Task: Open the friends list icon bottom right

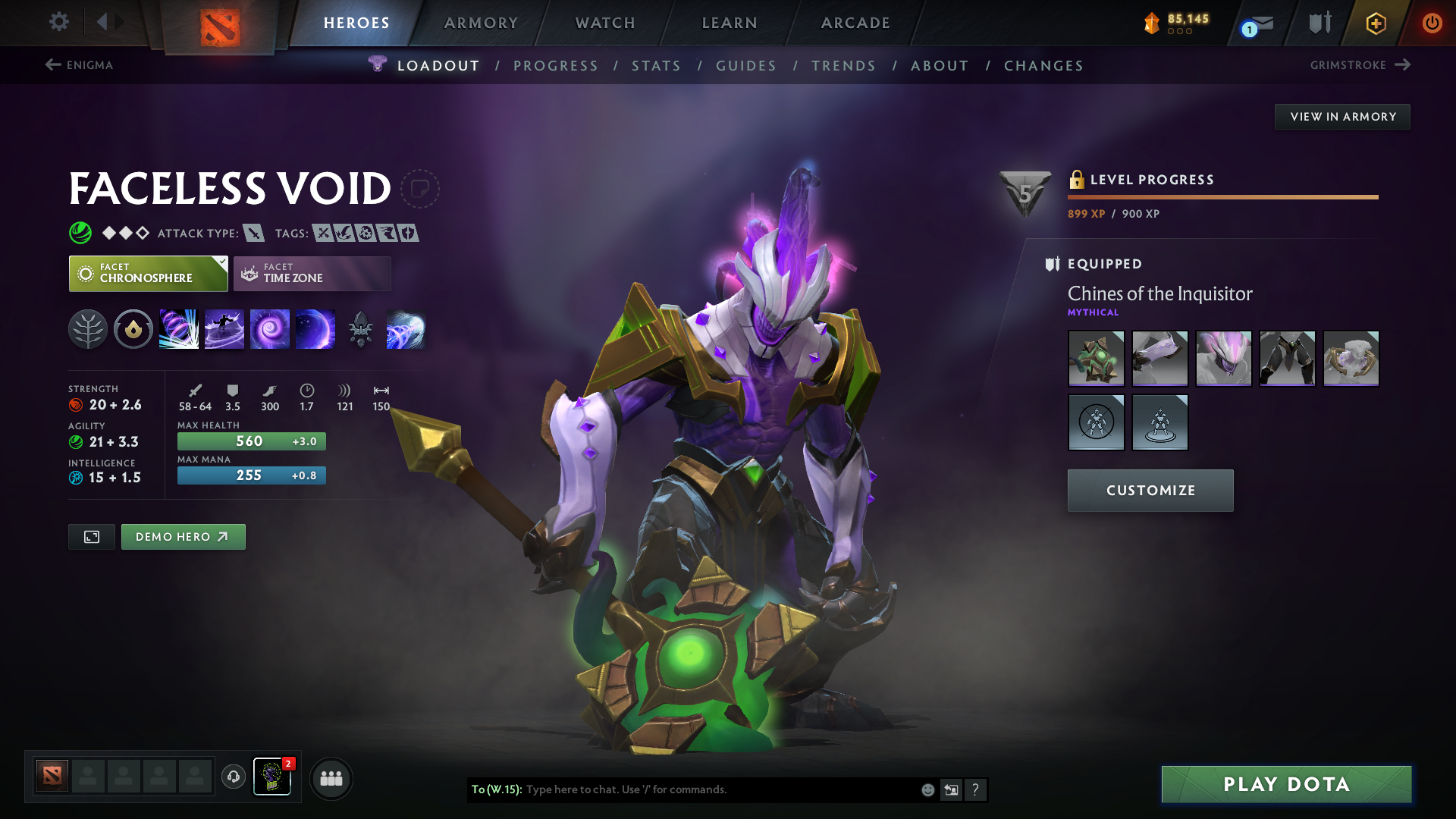Action: pos(331,777)
